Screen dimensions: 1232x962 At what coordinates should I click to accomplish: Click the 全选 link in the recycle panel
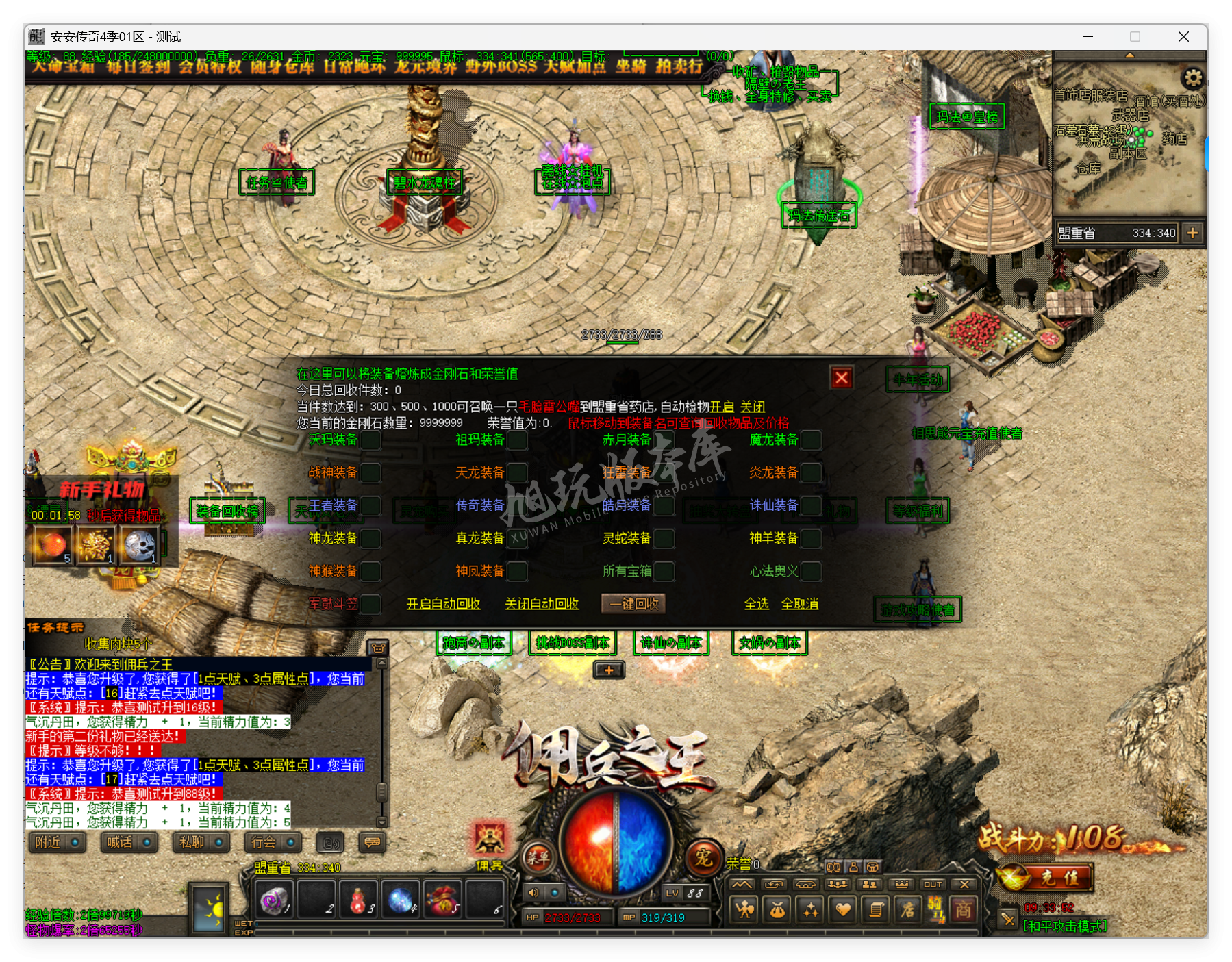coord(755,604)
